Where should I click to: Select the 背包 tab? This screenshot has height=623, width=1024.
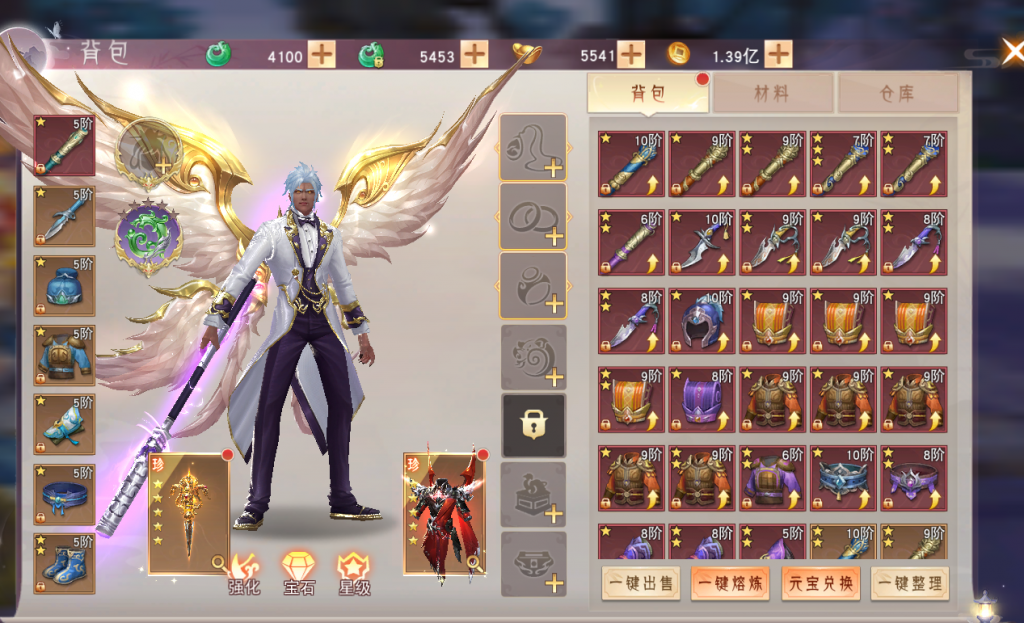[x=648, y=94]
